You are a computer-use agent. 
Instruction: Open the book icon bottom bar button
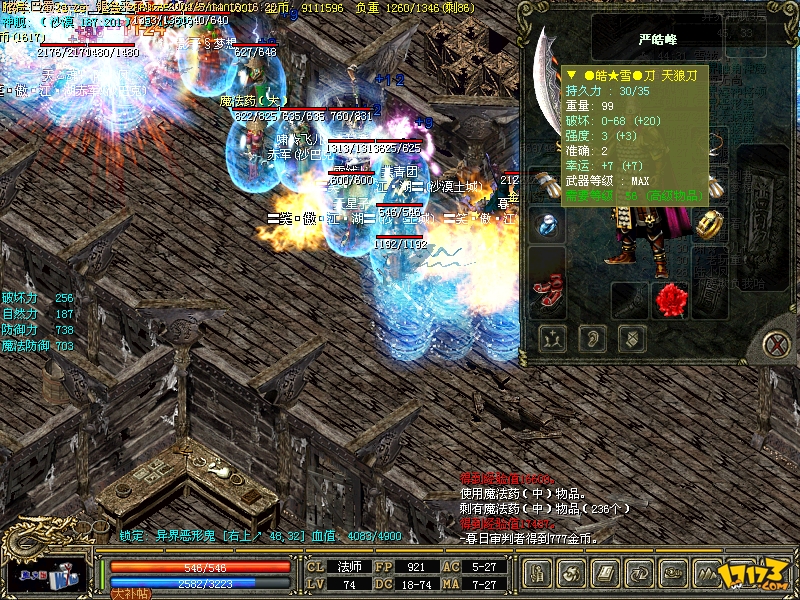pyautogui.click(x=606, y=573)
